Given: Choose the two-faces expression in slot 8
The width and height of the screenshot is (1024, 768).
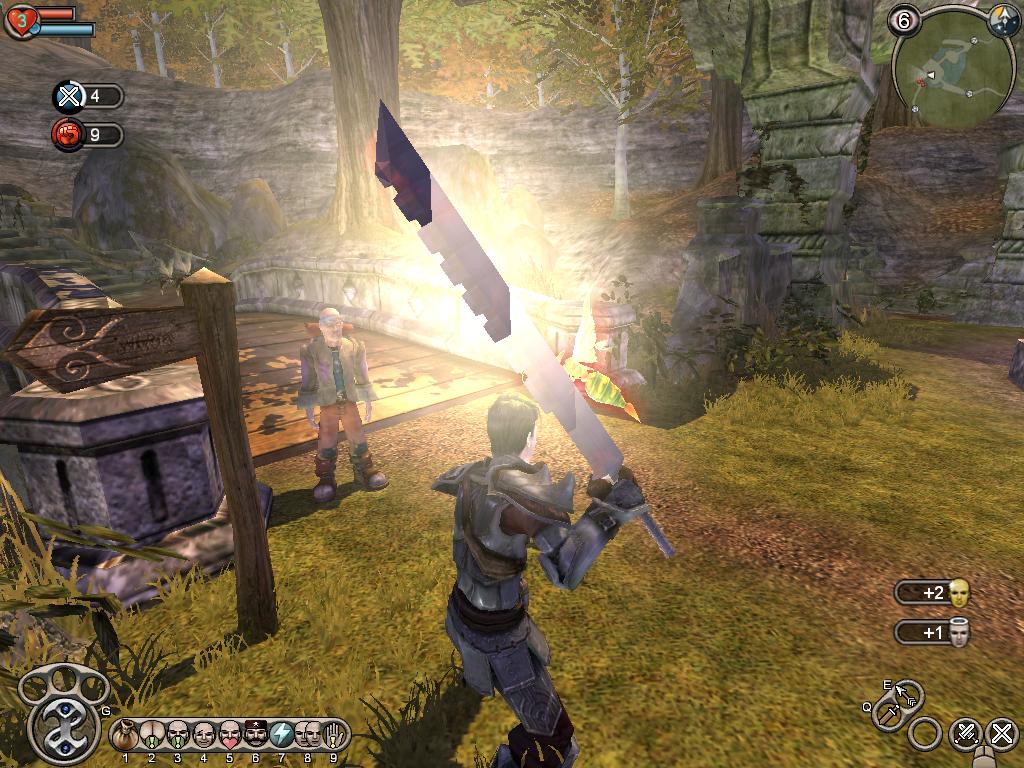Looking at the screenshot, I should (307, 735).
